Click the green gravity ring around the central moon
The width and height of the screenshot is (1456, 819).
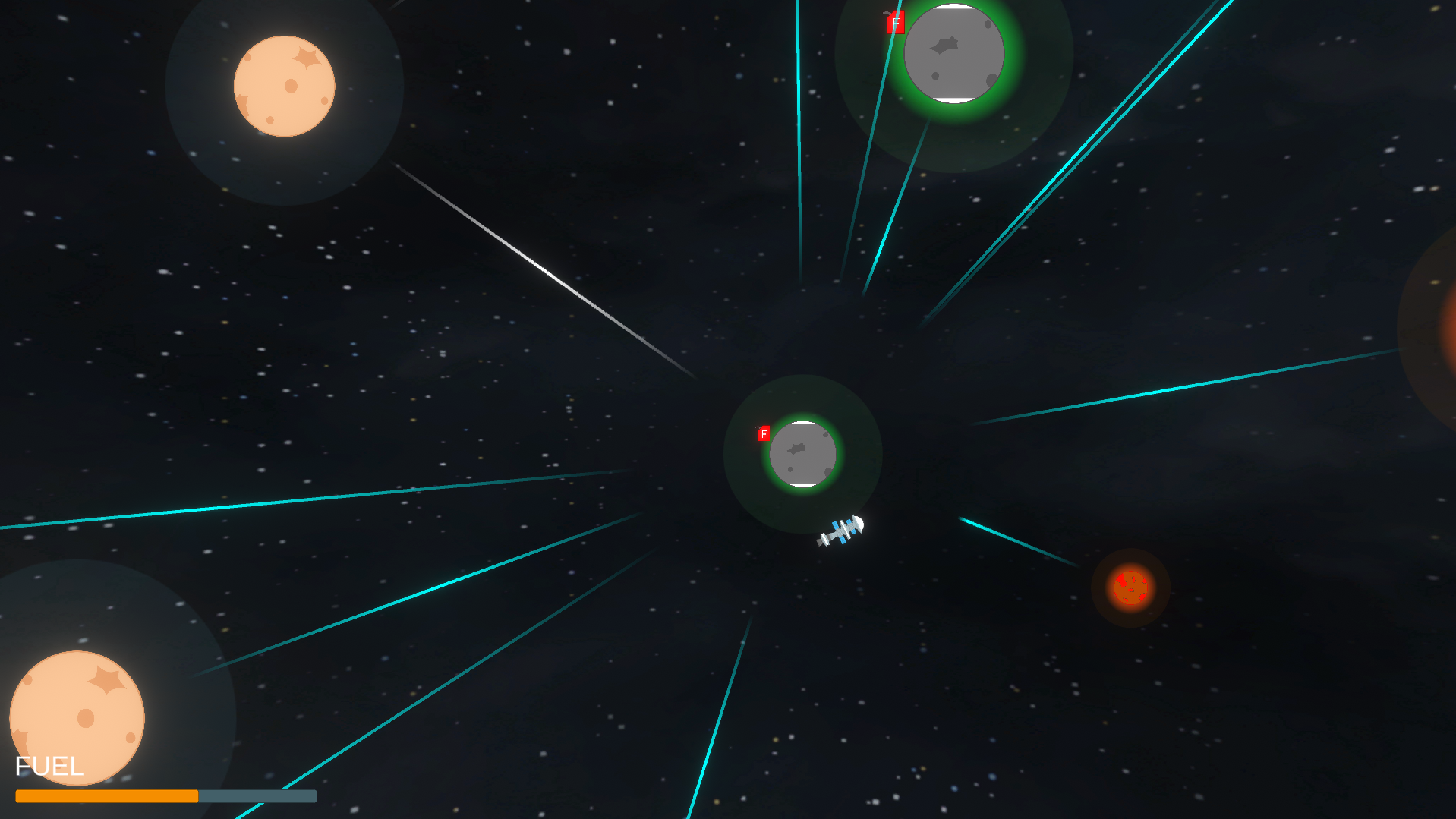pyautogui.click(x=802, y=492)
